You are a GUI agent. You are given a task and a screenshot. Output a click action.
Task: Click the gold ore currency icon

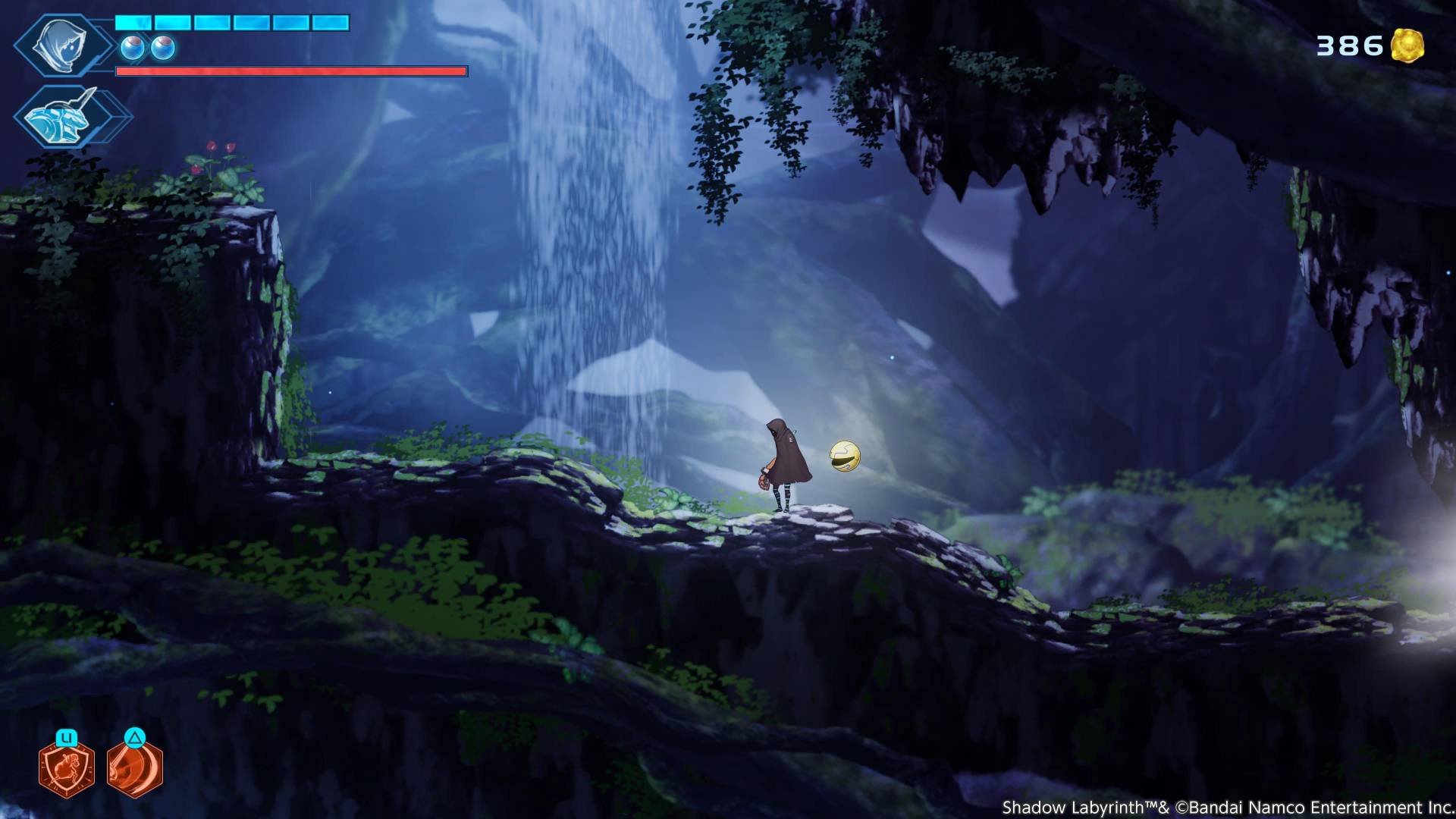click(1407, 45)
